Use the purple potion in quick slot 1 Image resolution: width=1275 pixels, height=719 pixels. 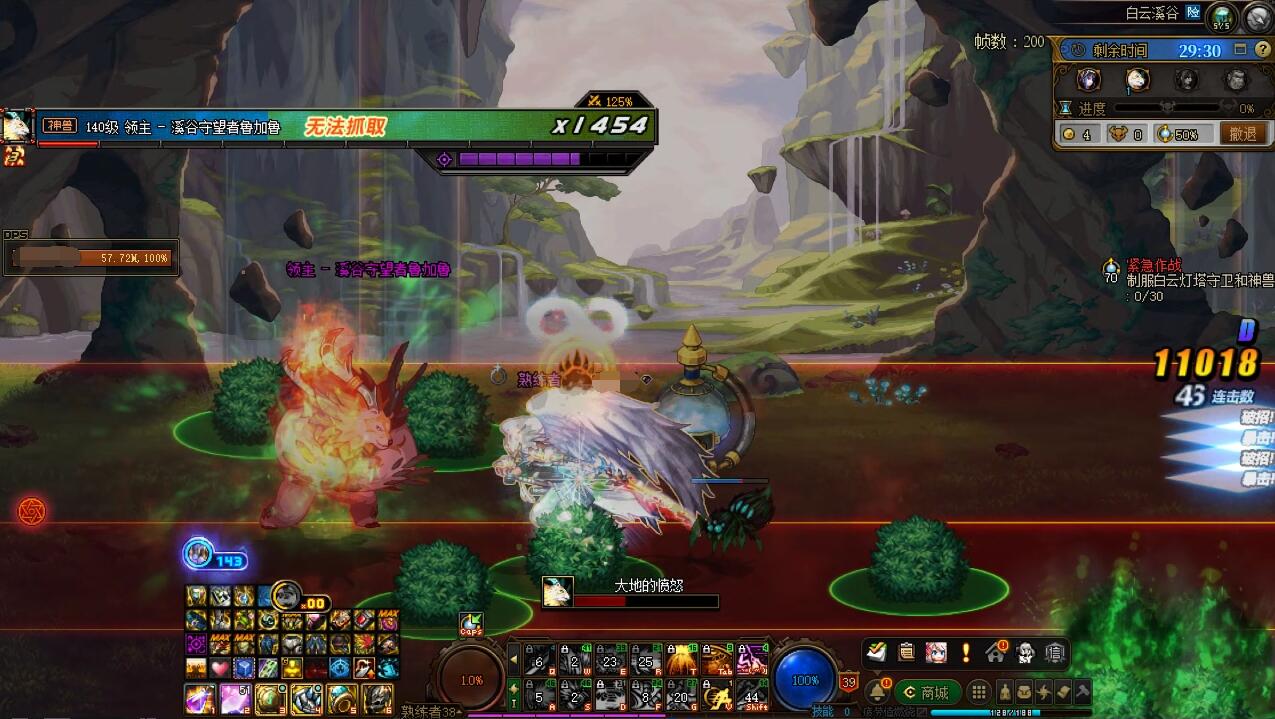(199, 698)
